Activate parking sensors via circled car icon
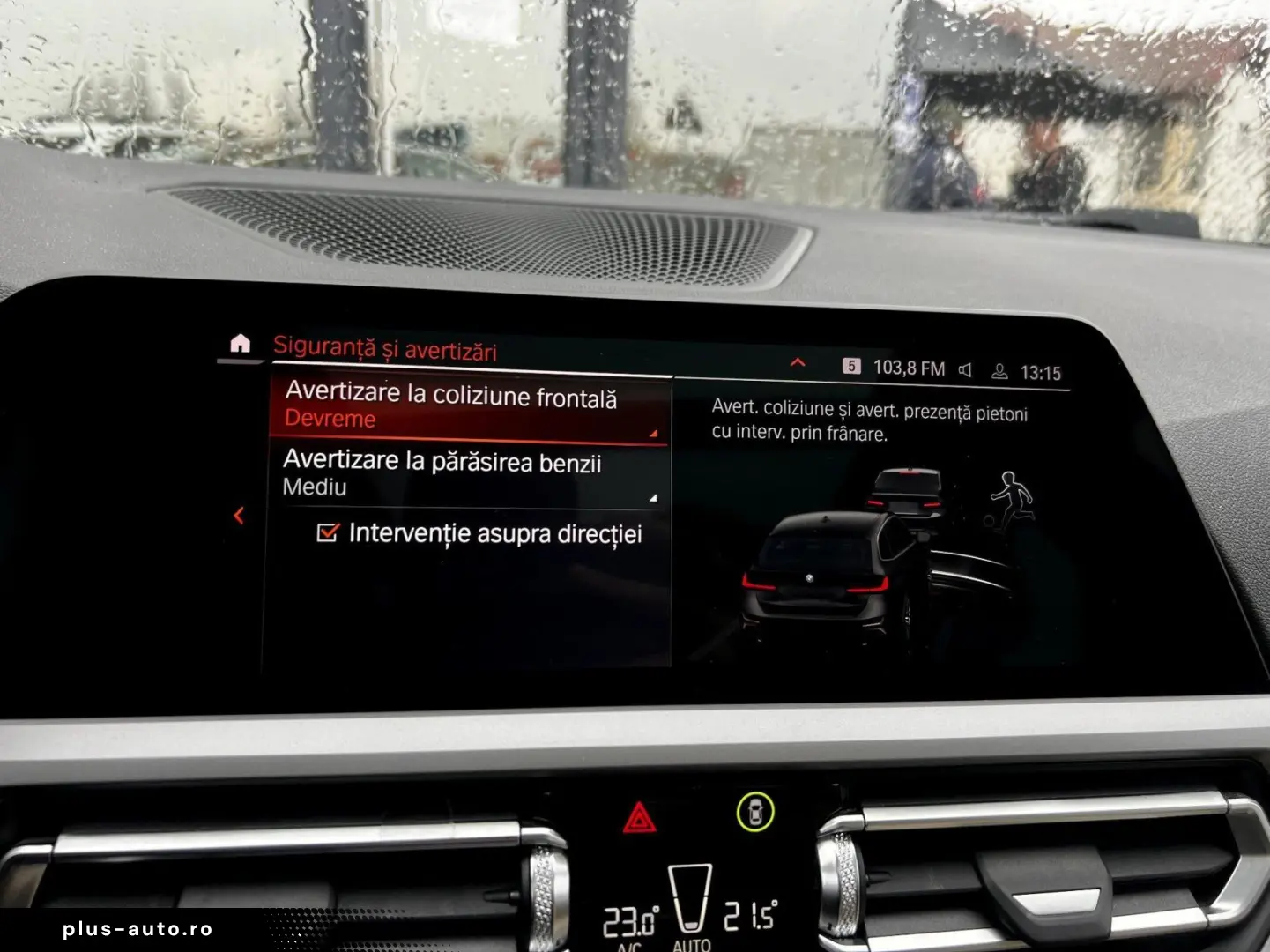Image resolution: width=1270 pixels, height=952 pixels. coord(756,812)
